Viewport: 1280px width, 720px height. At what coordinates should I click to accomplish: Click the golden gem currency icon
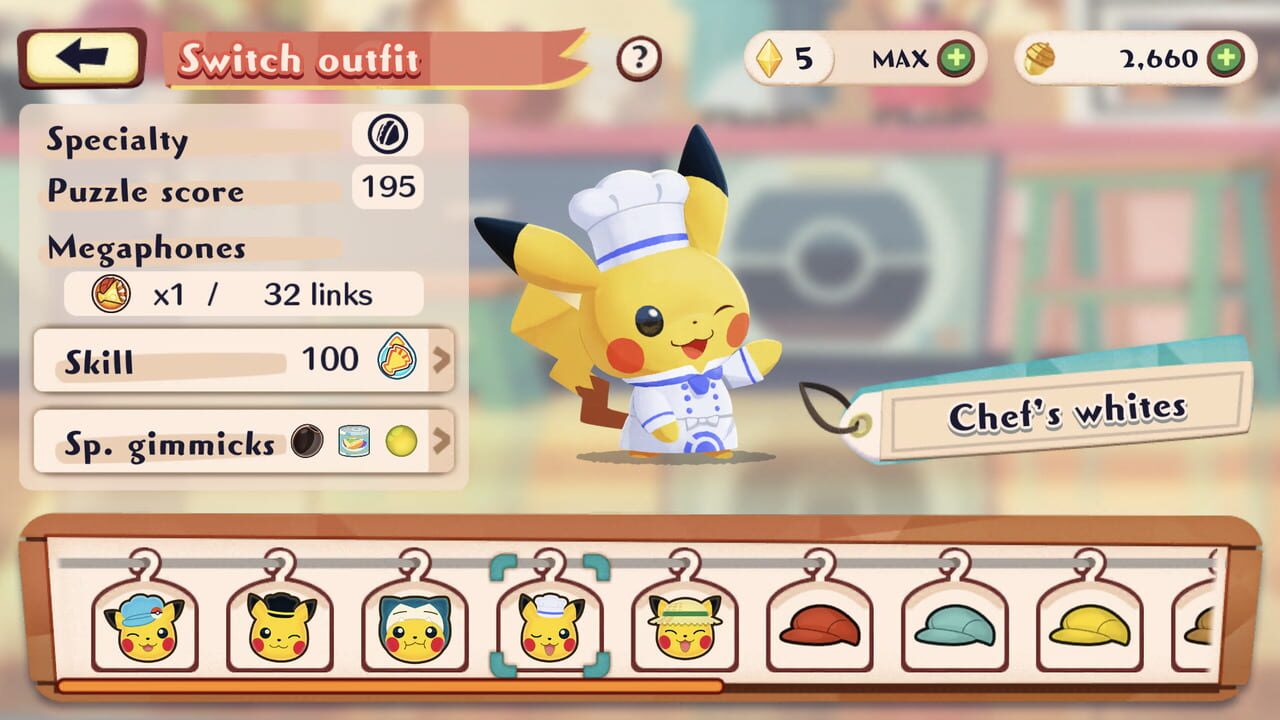[768, 58]
